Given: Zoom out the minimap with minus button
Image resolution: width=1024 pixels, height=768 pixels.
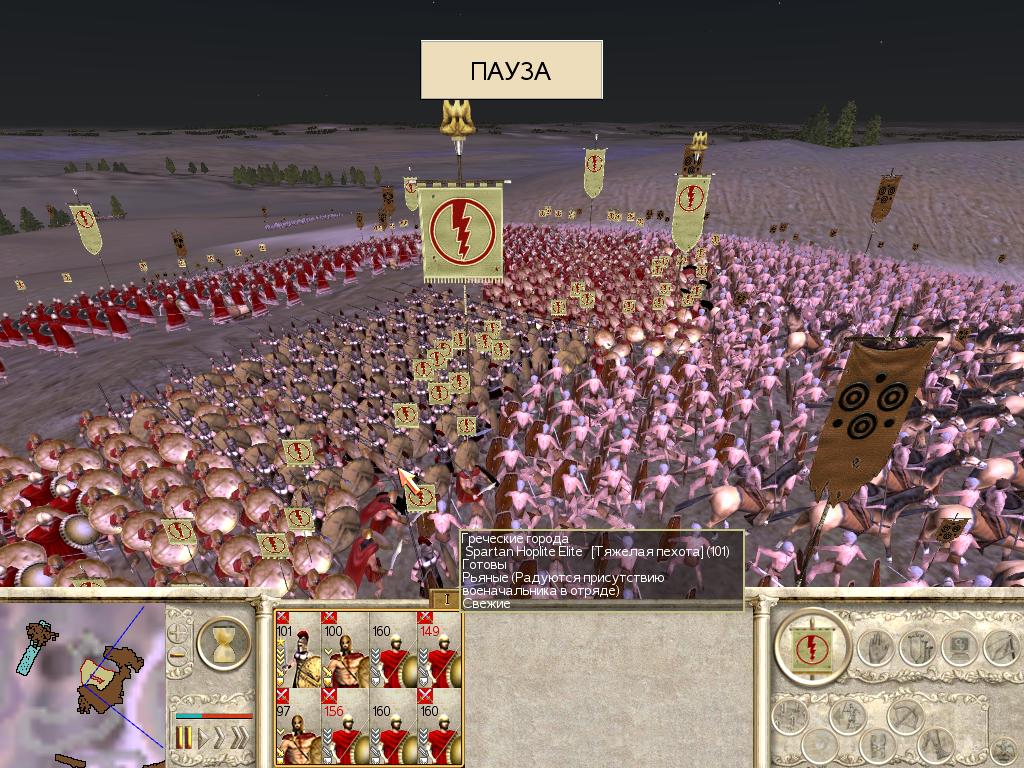Looking at the screenshot, I should point(179,657).
